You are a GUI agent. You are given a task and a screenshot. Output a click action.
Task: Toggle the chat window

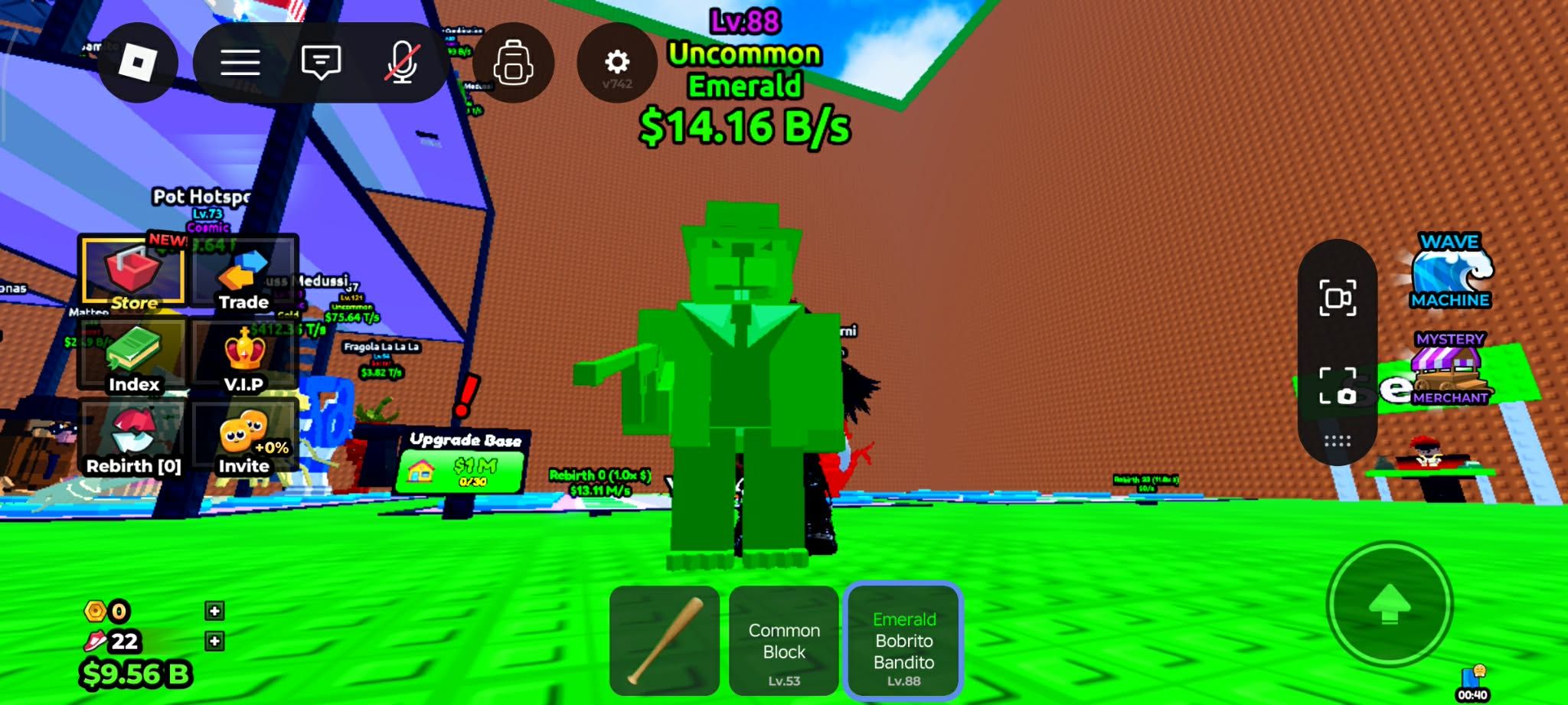point(321,63)
